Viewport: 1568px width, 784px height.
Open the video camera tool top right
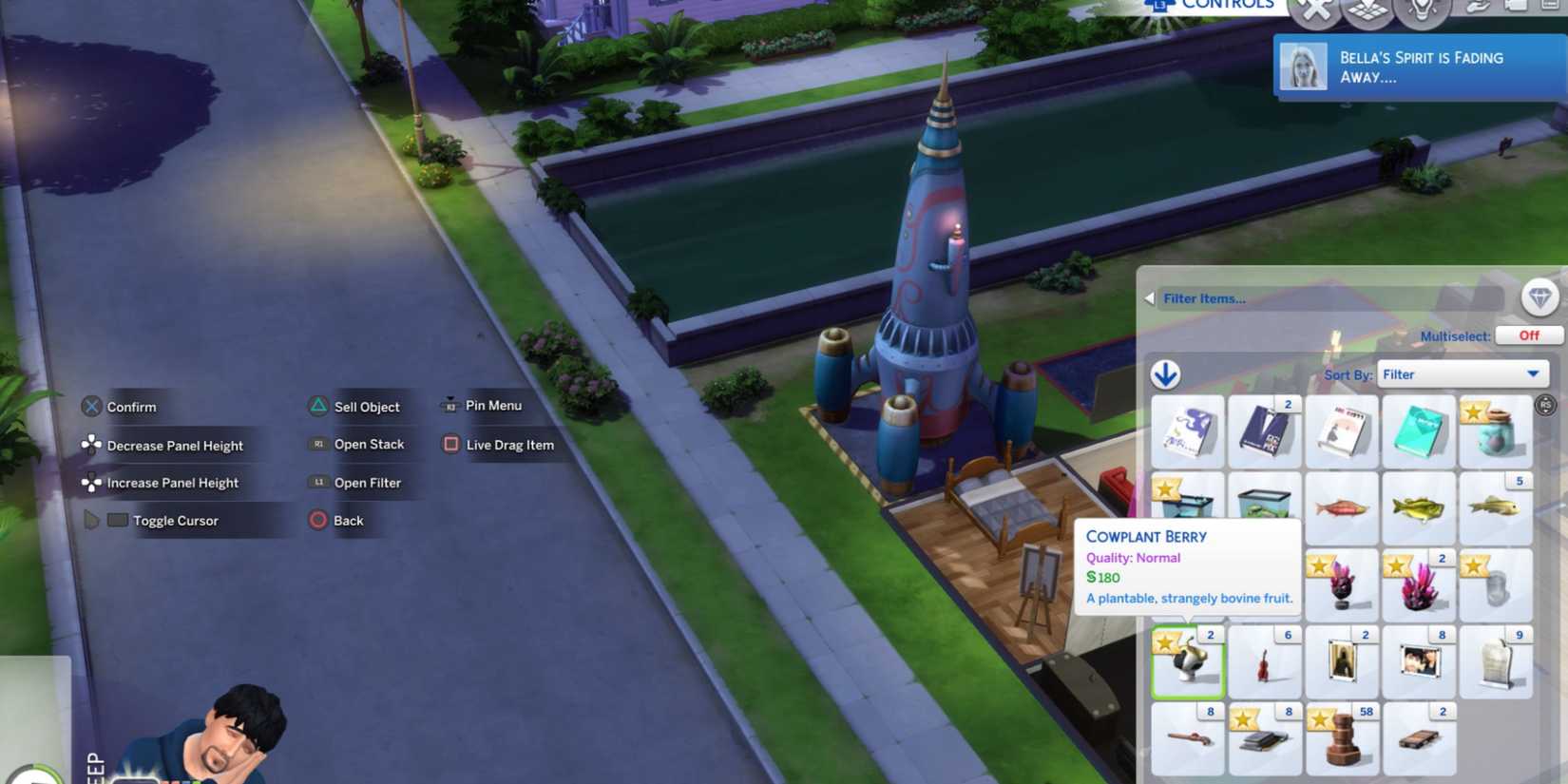[1518, 8]
